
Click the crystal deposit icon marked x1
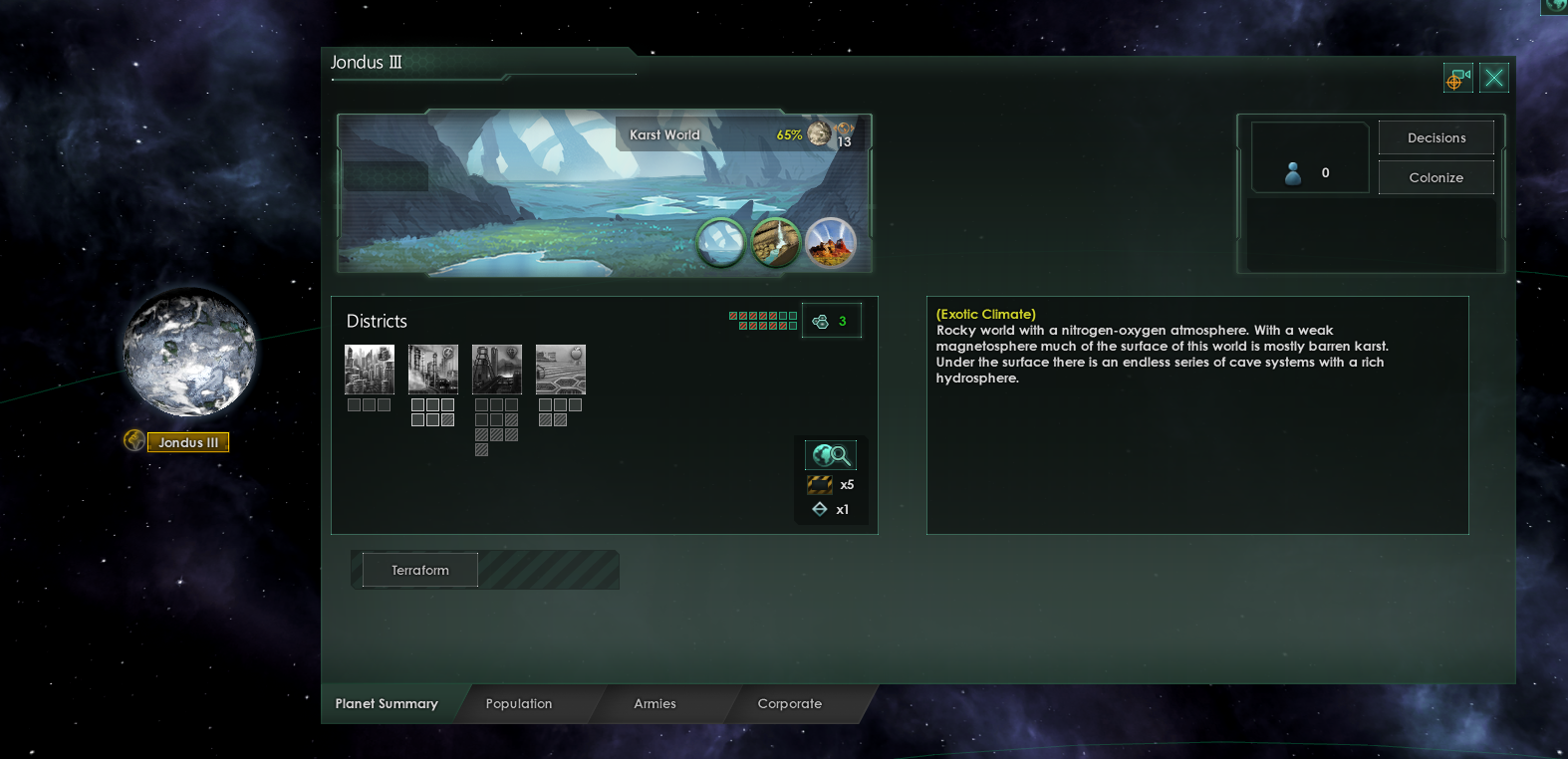click(x=819, y=509)
